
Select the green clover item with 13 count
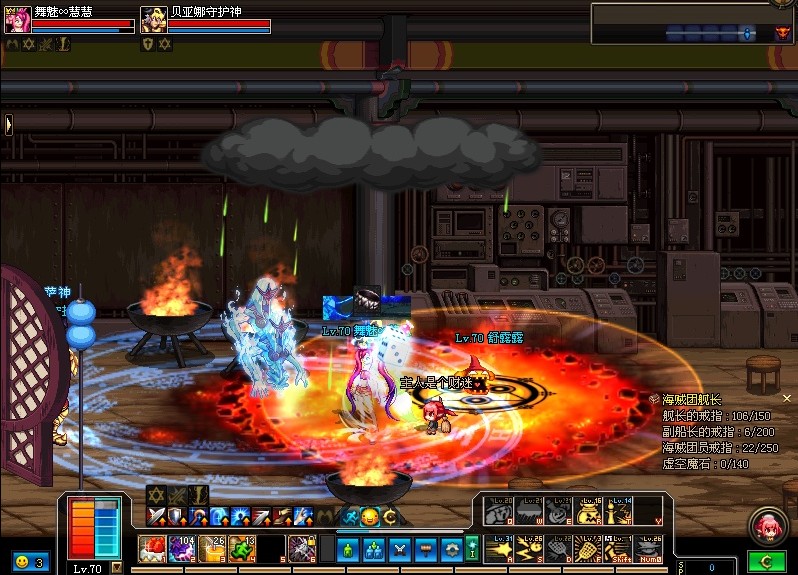tap(242, 548)
